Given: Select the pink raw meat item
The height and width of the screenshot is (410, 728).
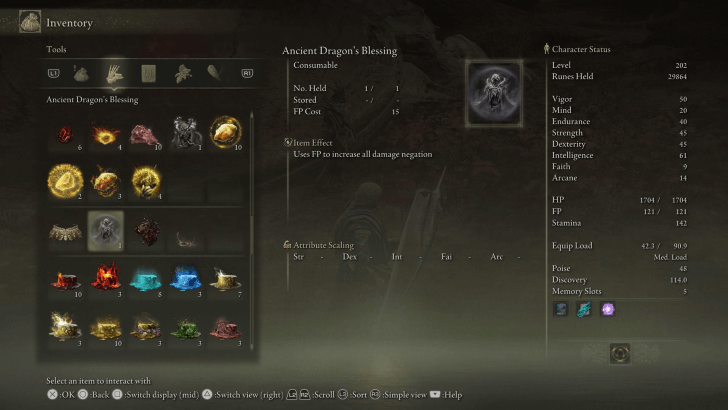Looking at the screenshot, I should pos(145,132).
